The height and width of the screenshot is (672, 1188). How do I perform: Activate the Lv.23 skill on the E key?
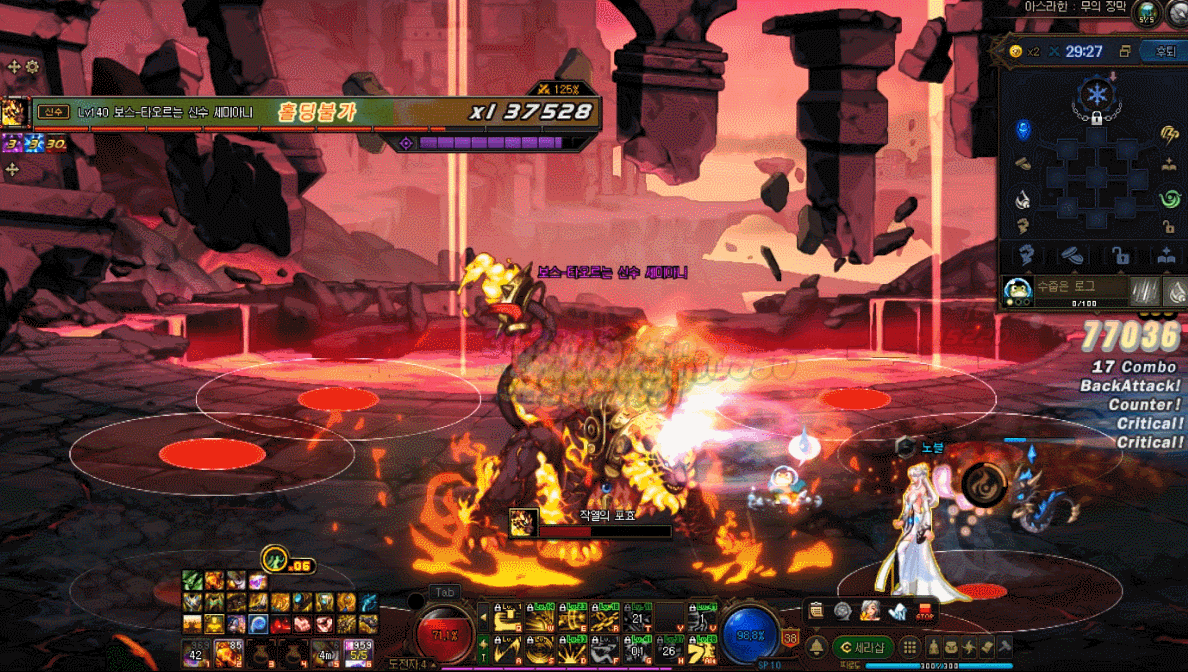pos(573,618)
